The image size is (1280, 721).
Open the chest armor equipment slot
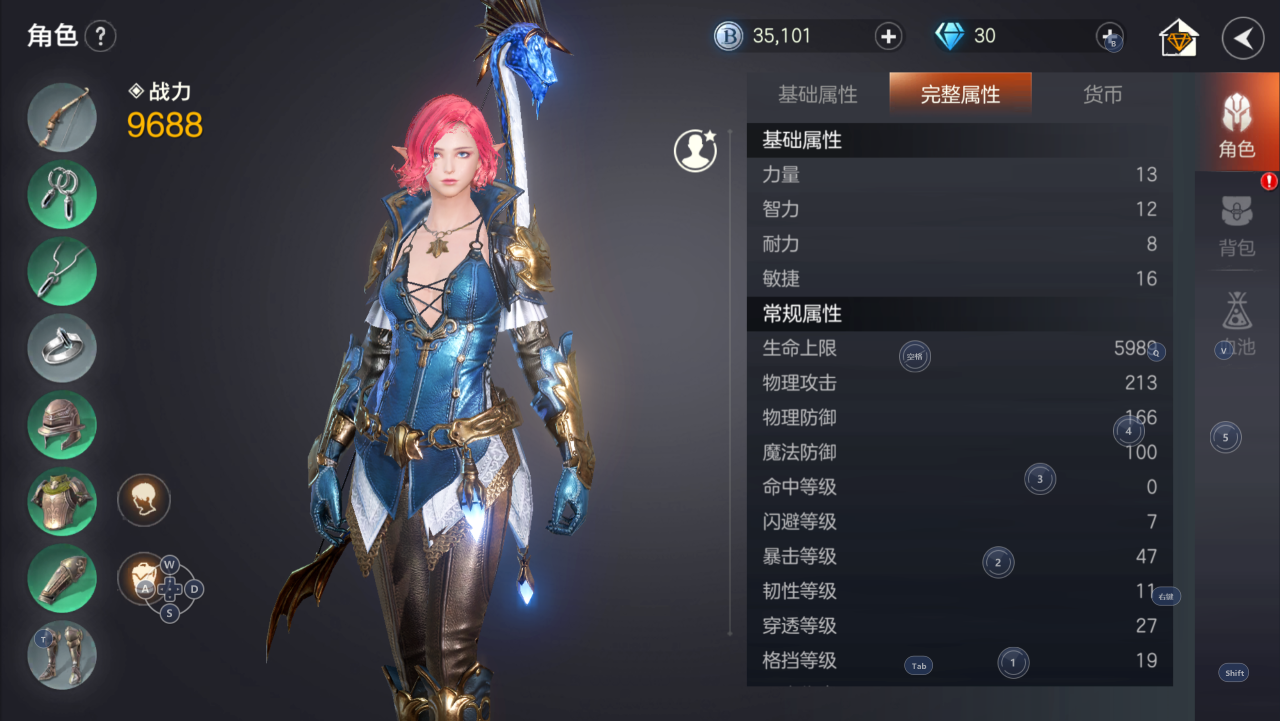pos(62,502)
